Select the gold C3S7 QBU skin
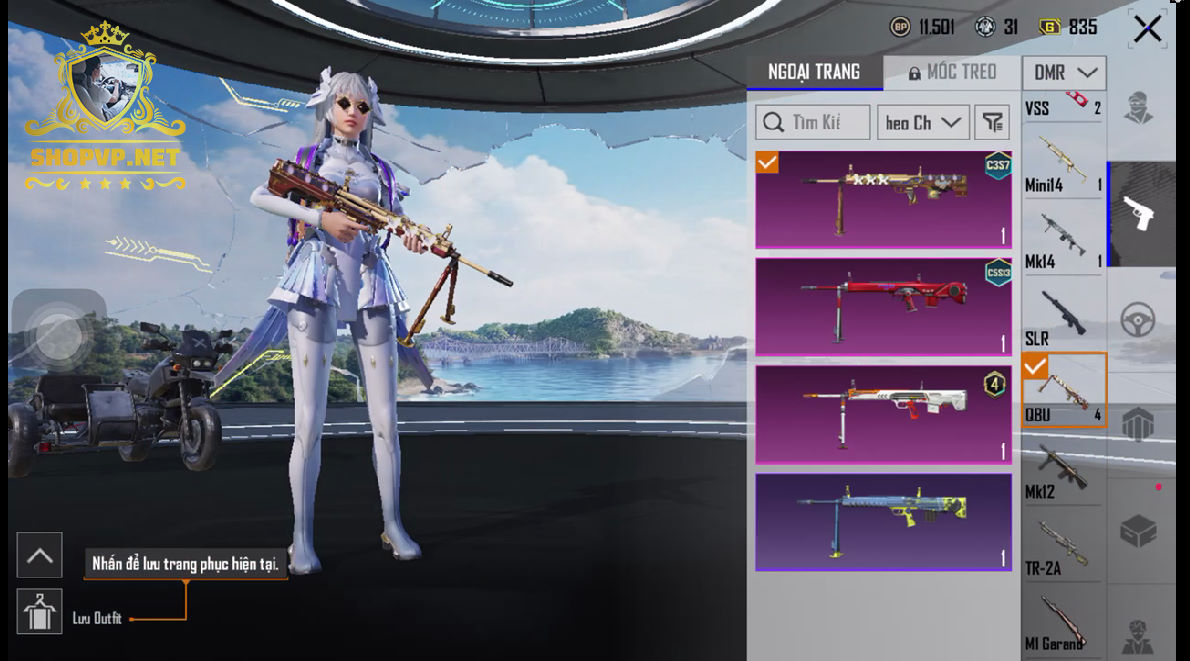Image resolution: width=1190 pixels, height=661 pixels. 883,199
